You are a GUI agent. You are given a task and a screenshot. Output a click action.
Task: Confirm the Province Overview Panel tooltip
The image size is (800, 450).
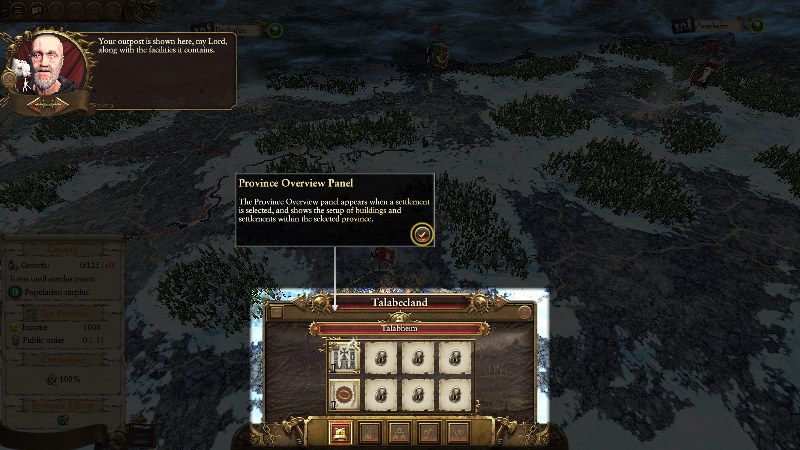pos(422,233)
